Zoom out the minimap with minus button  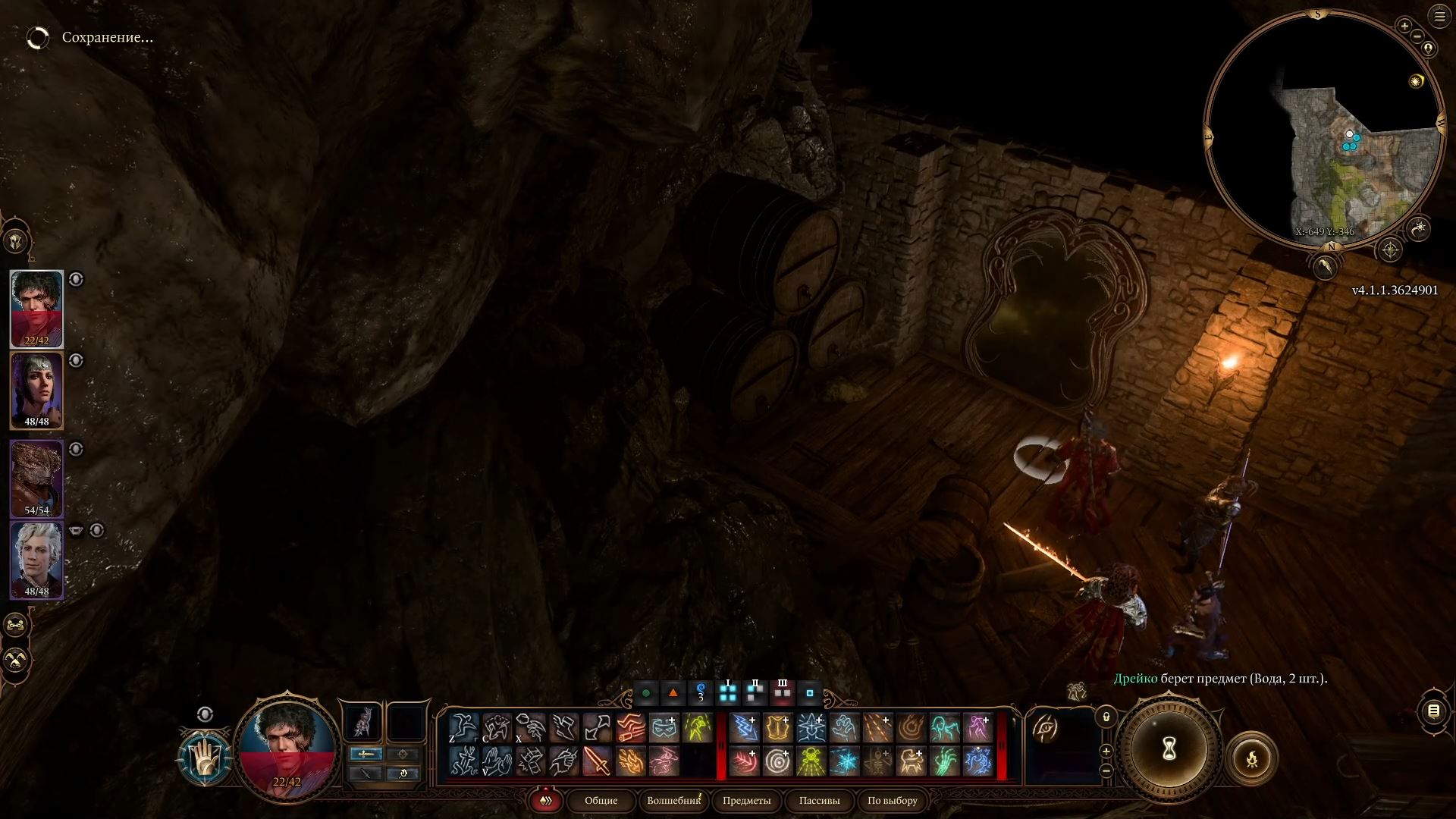[x=1417, y=36]
